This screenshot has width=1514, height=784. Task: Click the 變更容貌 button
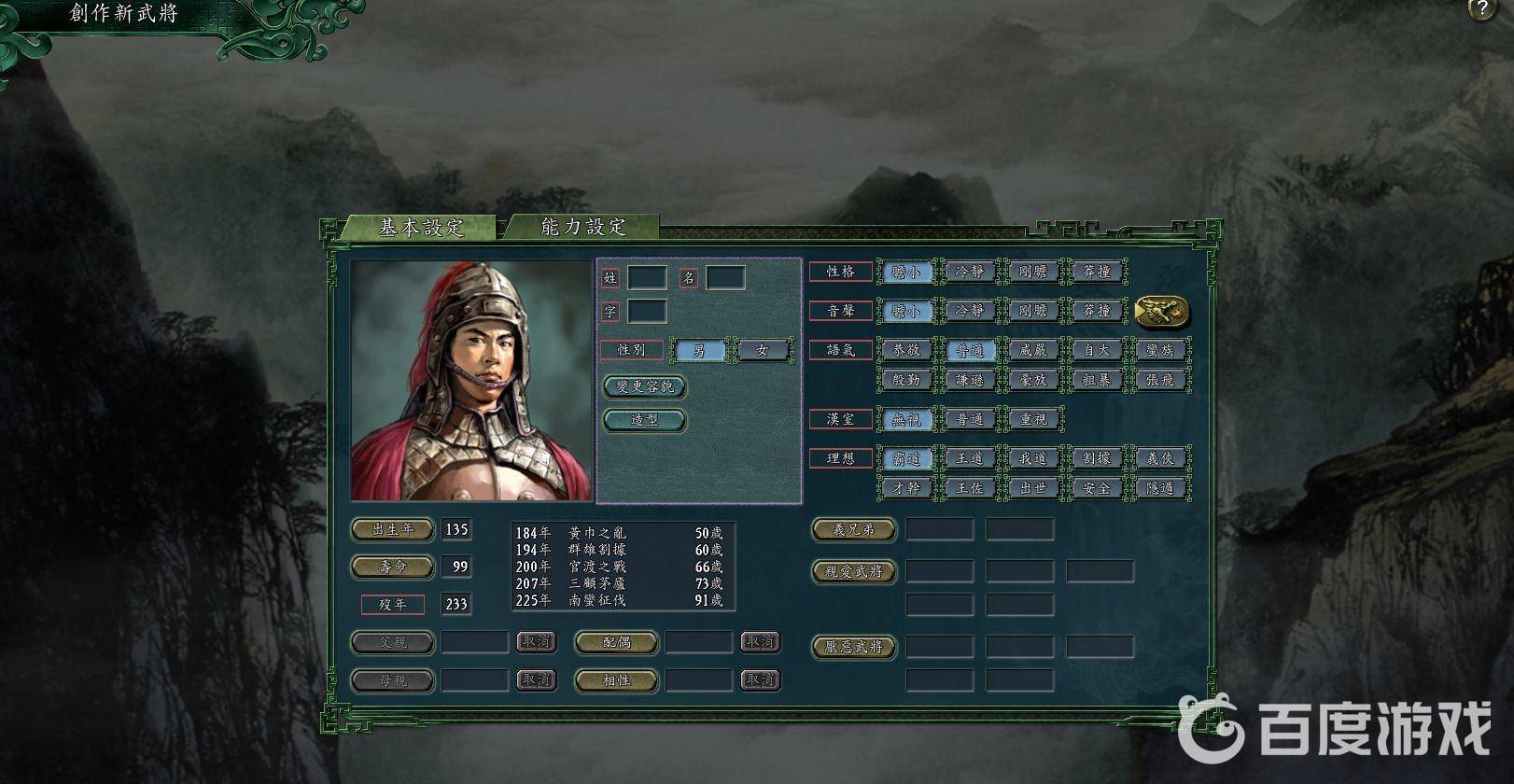coord(645,386)
